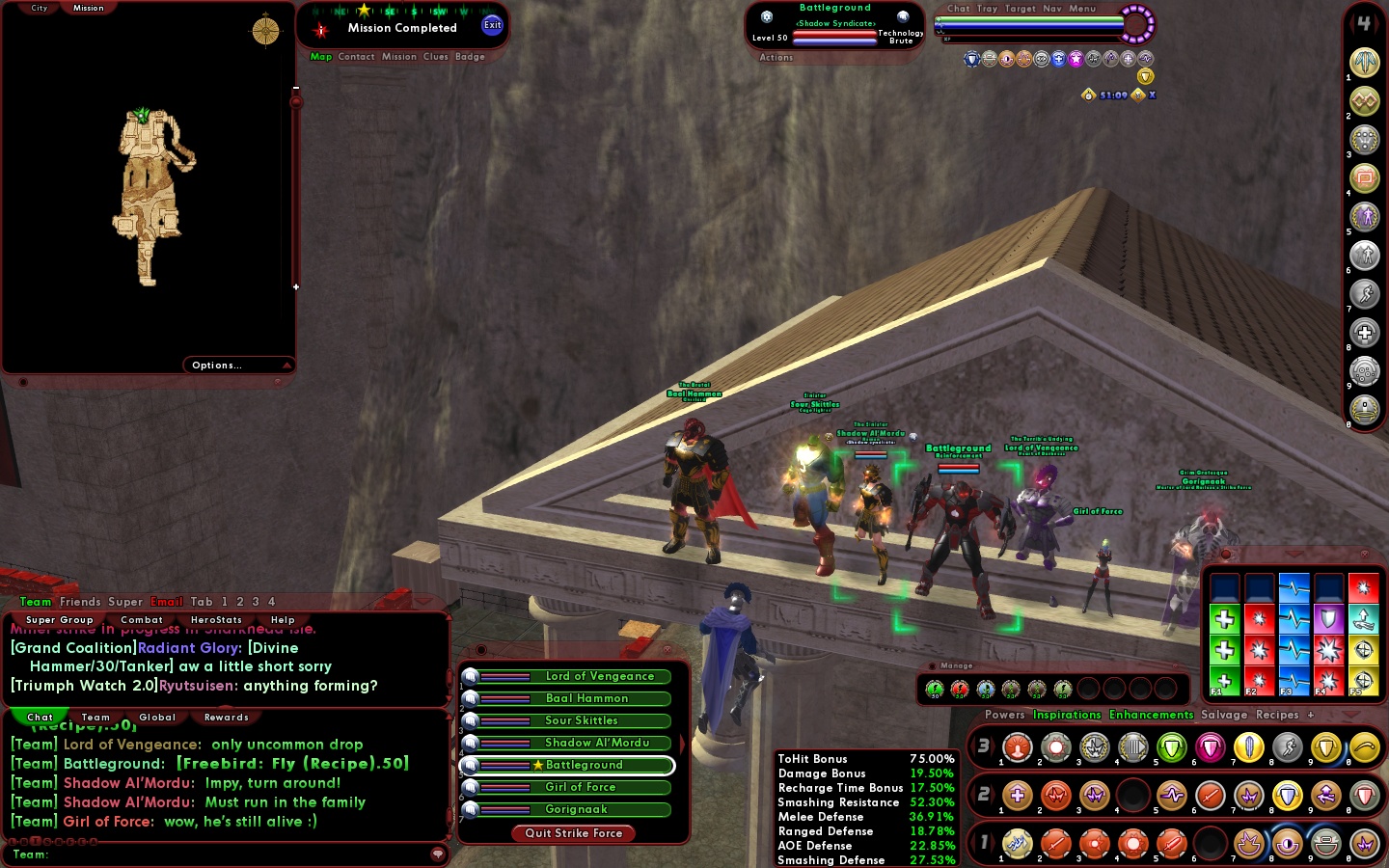The image size is (1389, 868).
Task: Activate the first attack power in tray 1
Action: [x=1018, y=844]
